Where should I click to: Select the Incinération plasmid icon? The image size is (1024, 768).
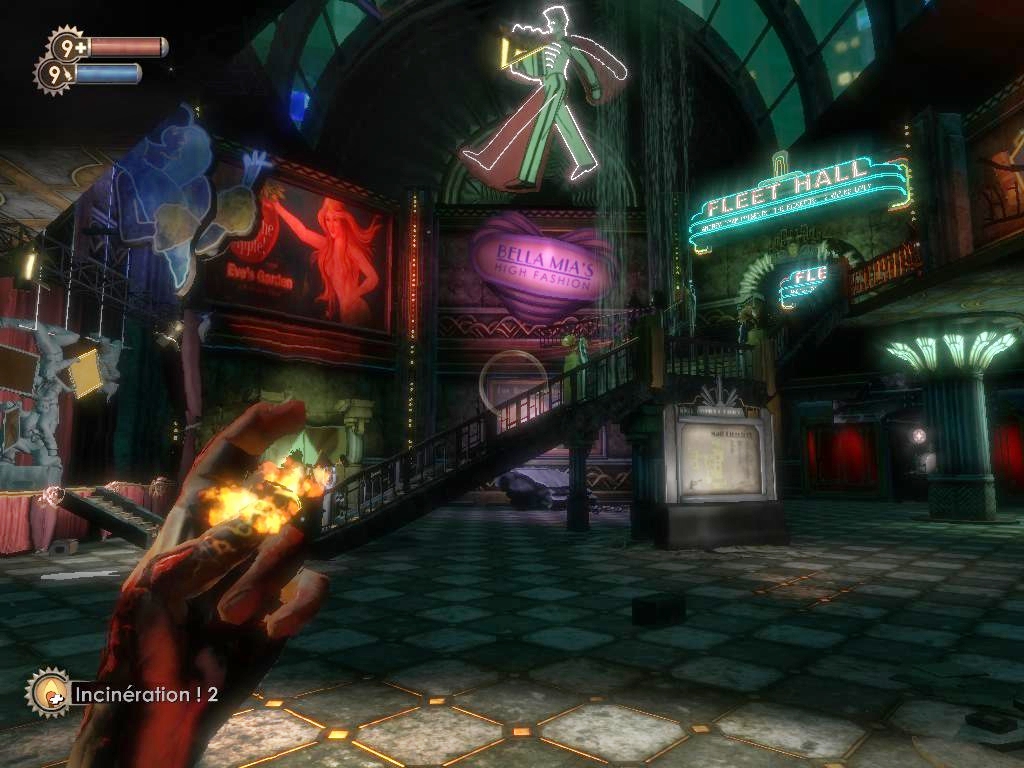click(47, 691)
